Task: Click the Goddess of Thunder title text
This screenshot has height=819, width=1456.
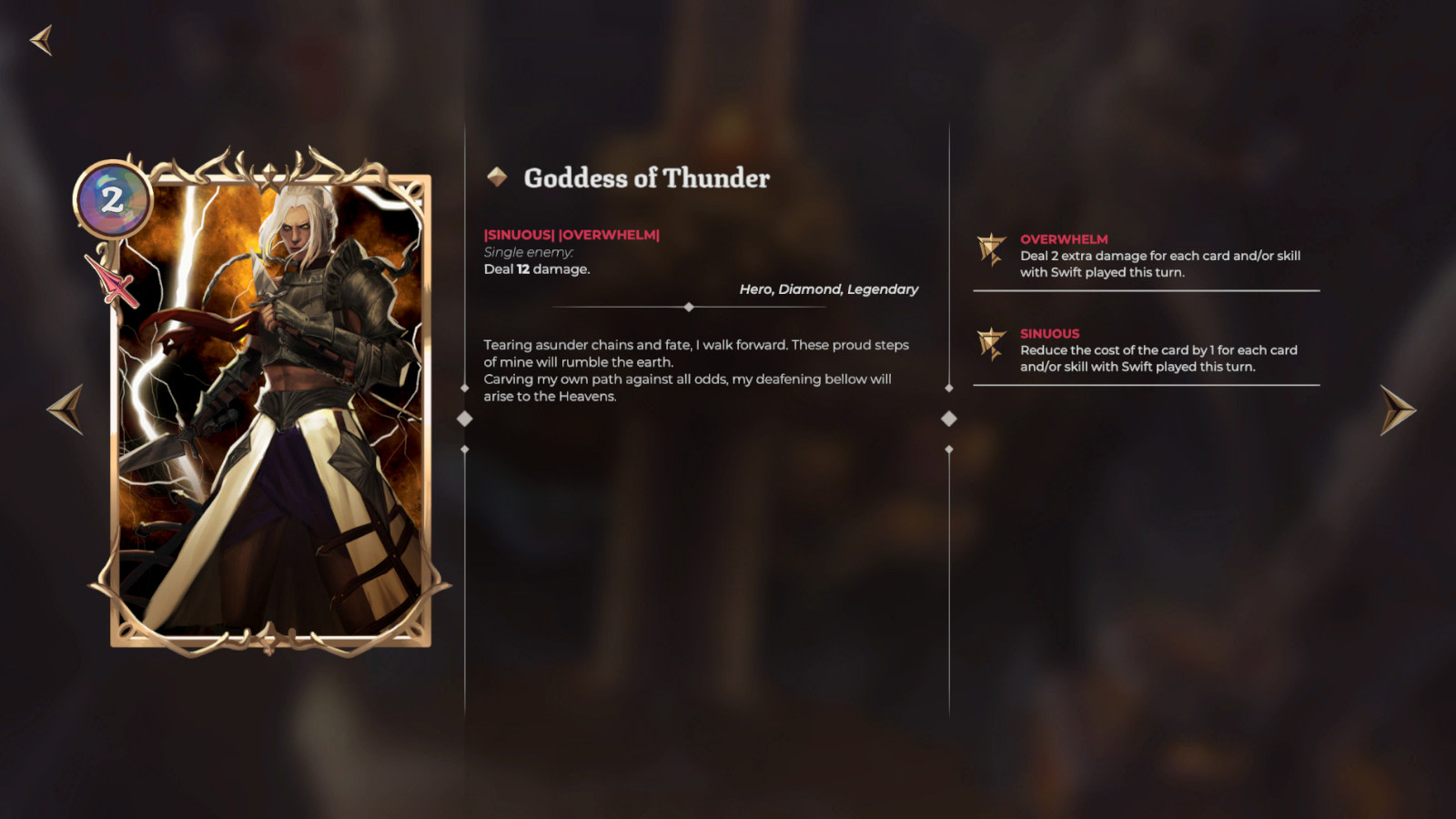Action: click(x=647, y=177)
